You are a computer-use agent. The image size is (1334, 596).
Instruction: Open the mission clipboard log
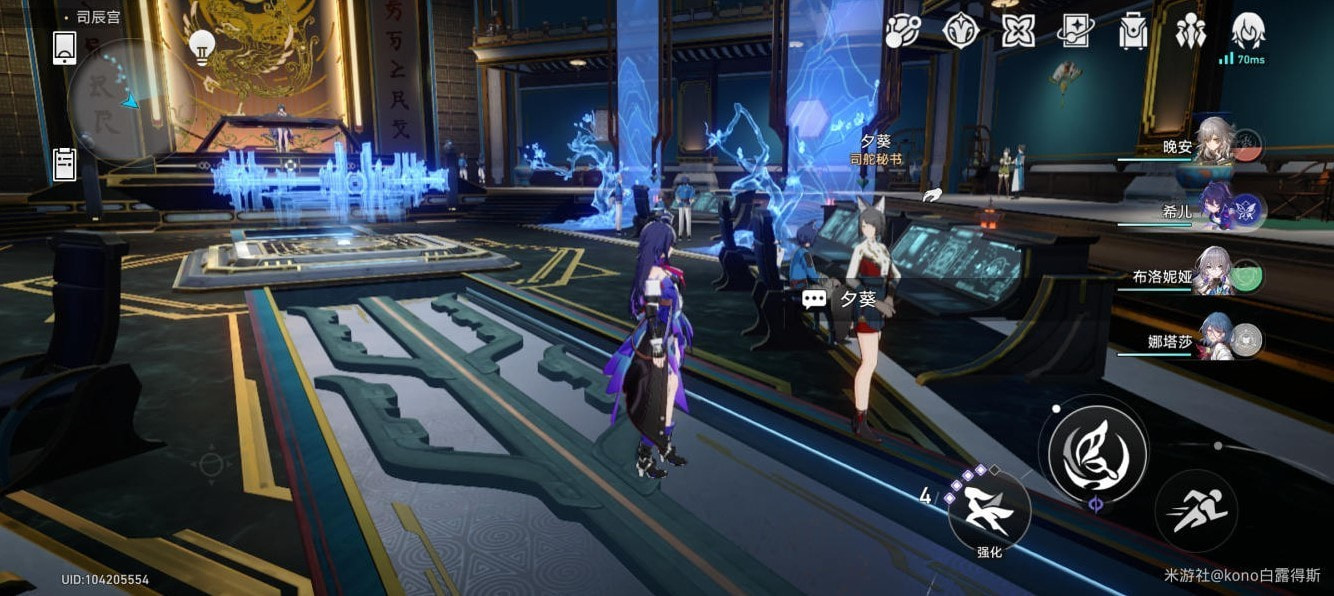65,163
